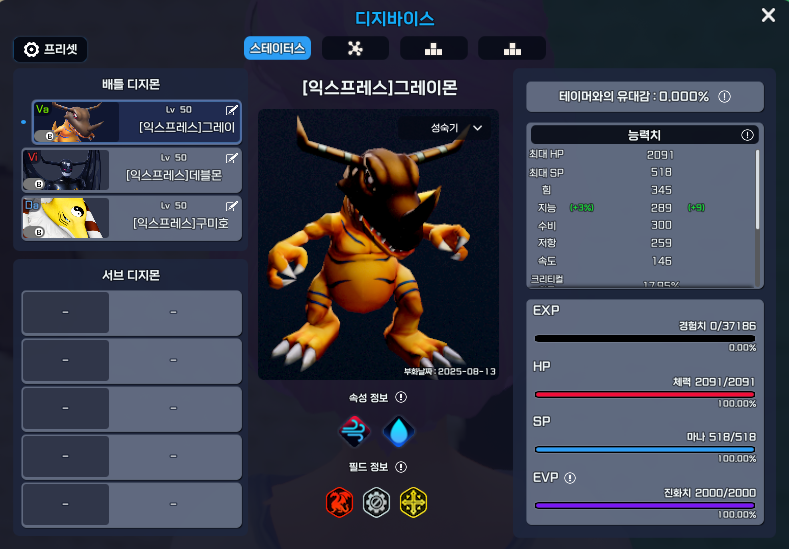This screenshot has height=549, width=789.
Task: Click the red dragon field icon
Action: coord(341,501)
